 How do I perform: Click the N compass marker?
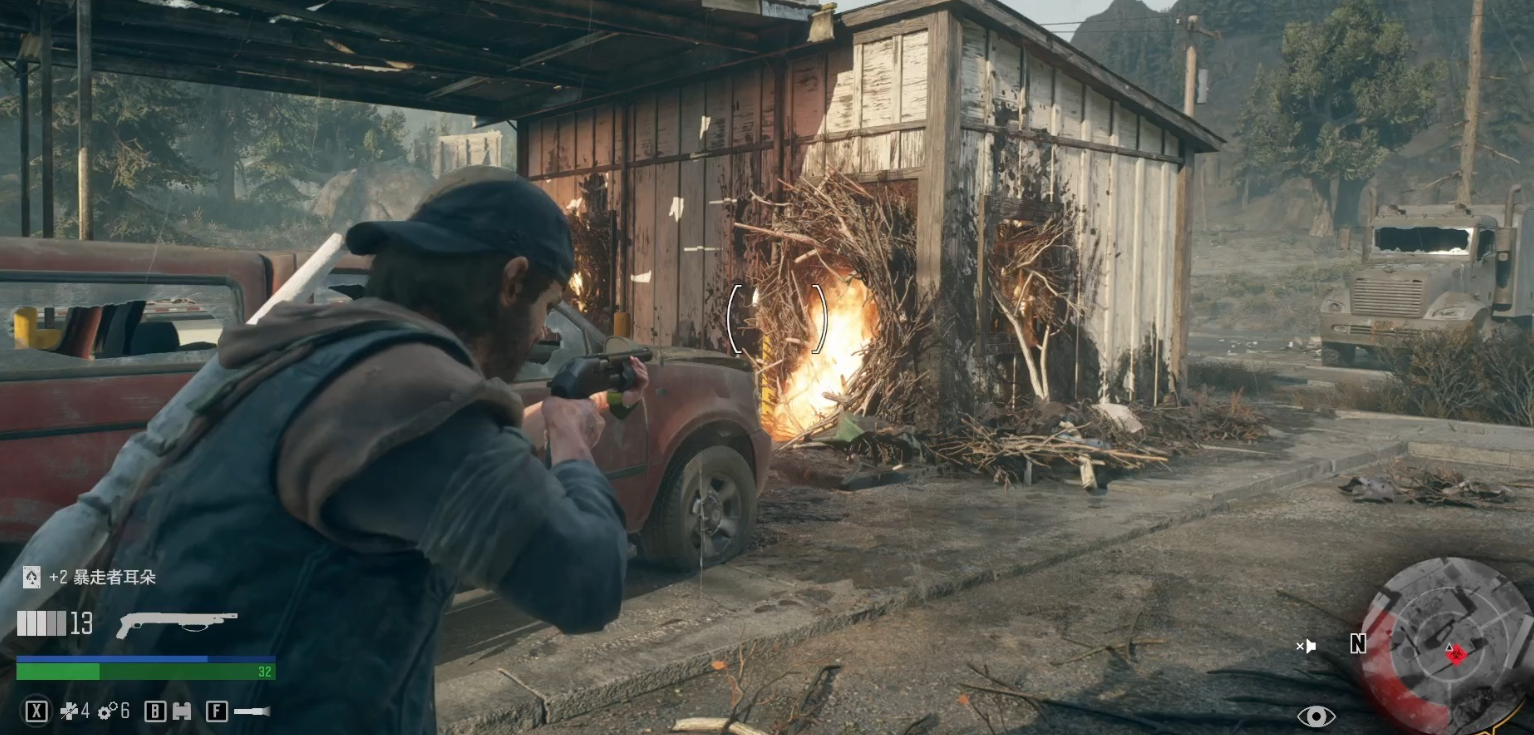tap(1357, 644)
